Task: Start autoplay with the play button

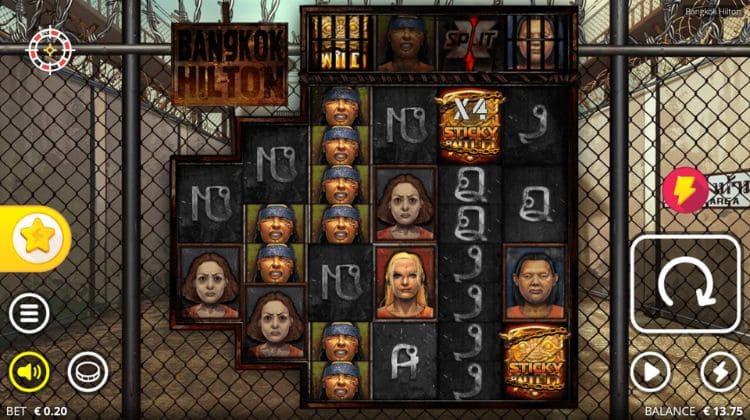Action: point(650,373)
